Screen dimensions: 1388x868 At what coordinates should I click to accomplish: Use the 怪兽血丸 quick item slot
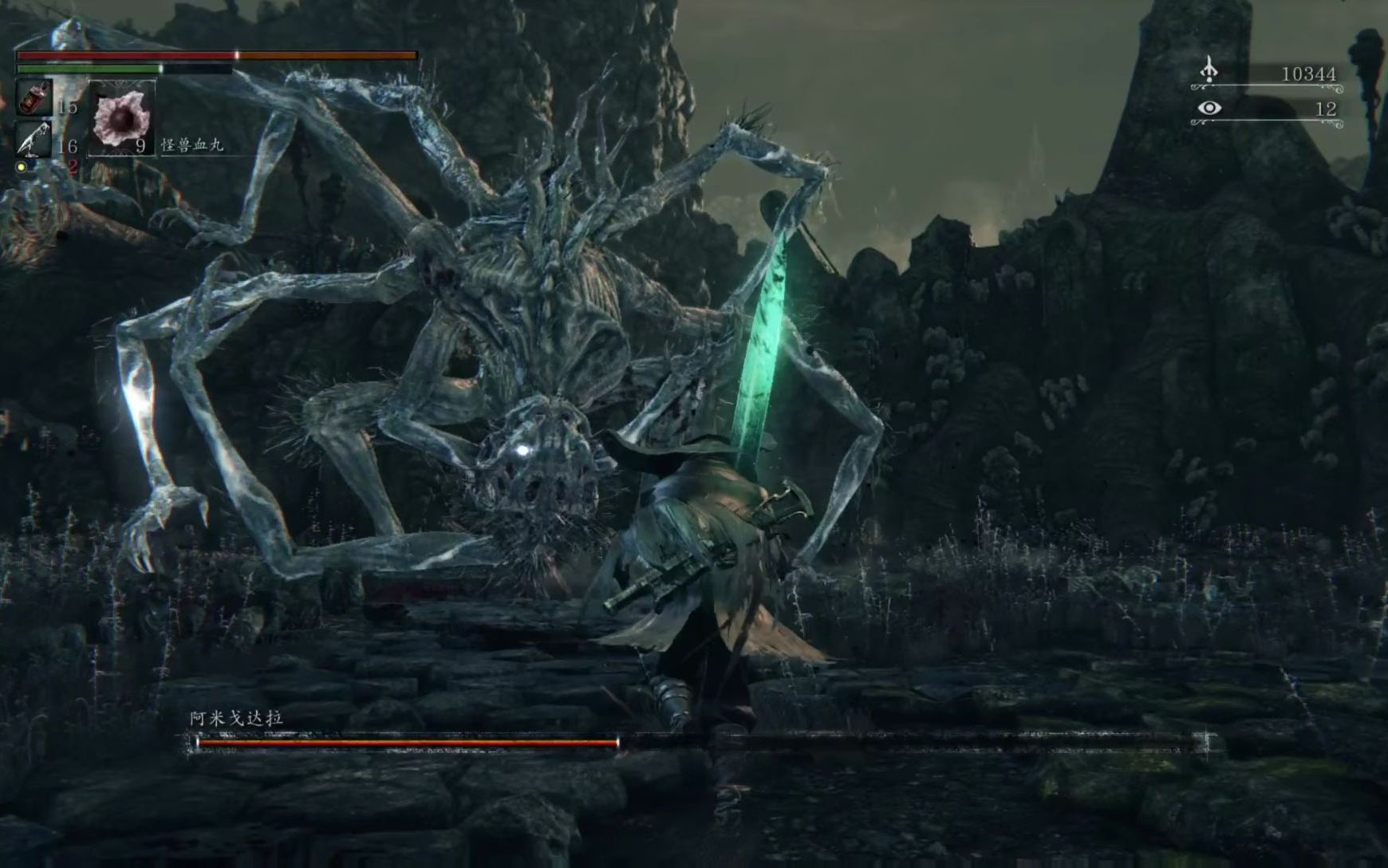click(121, 118)
